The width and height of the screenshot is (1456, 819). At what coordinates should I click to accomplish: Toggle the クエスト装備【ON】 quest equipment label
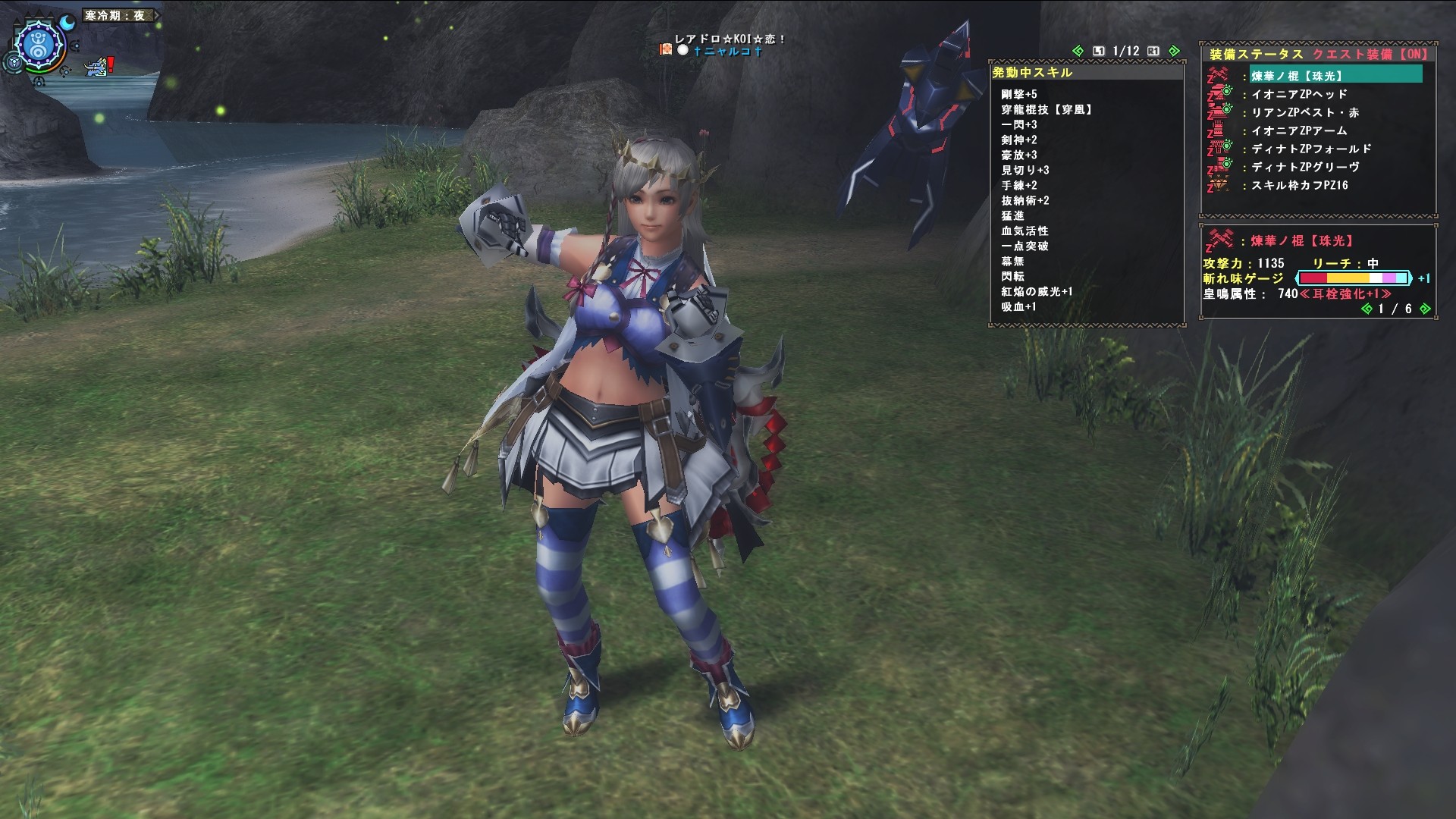1370,54
